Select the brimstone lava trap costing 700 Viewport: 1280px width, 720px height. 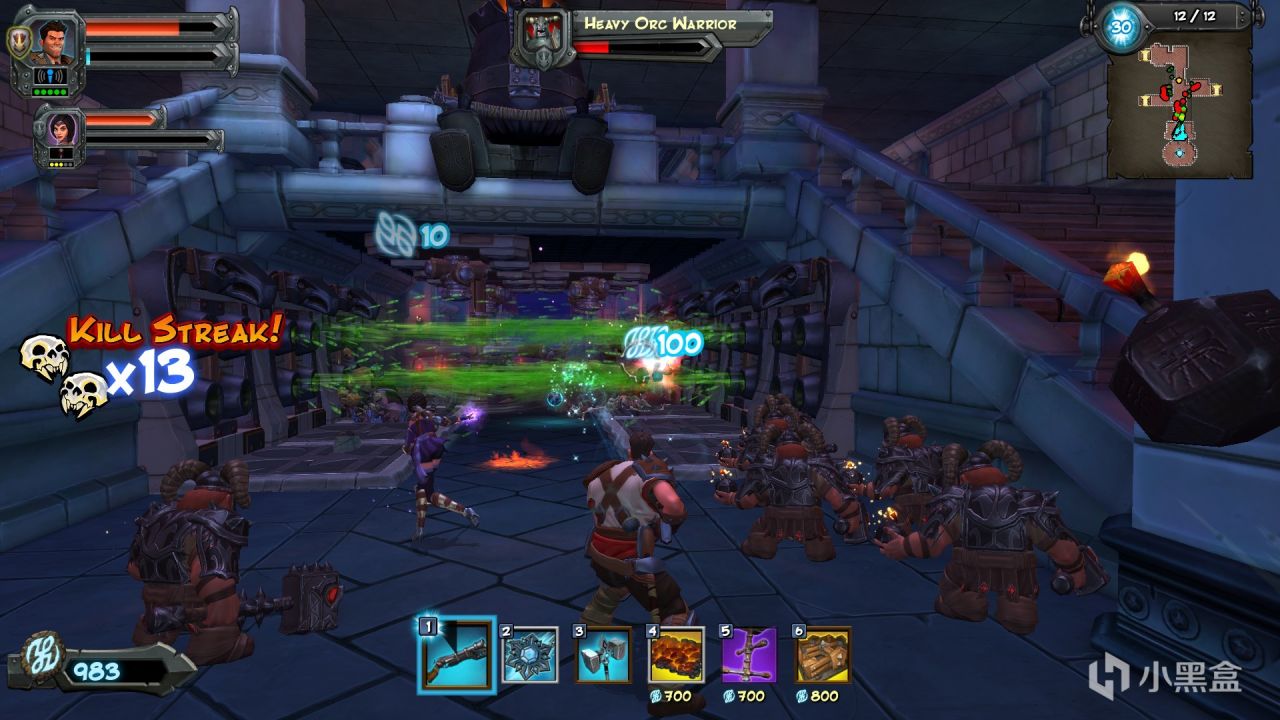tap(676, 655)
